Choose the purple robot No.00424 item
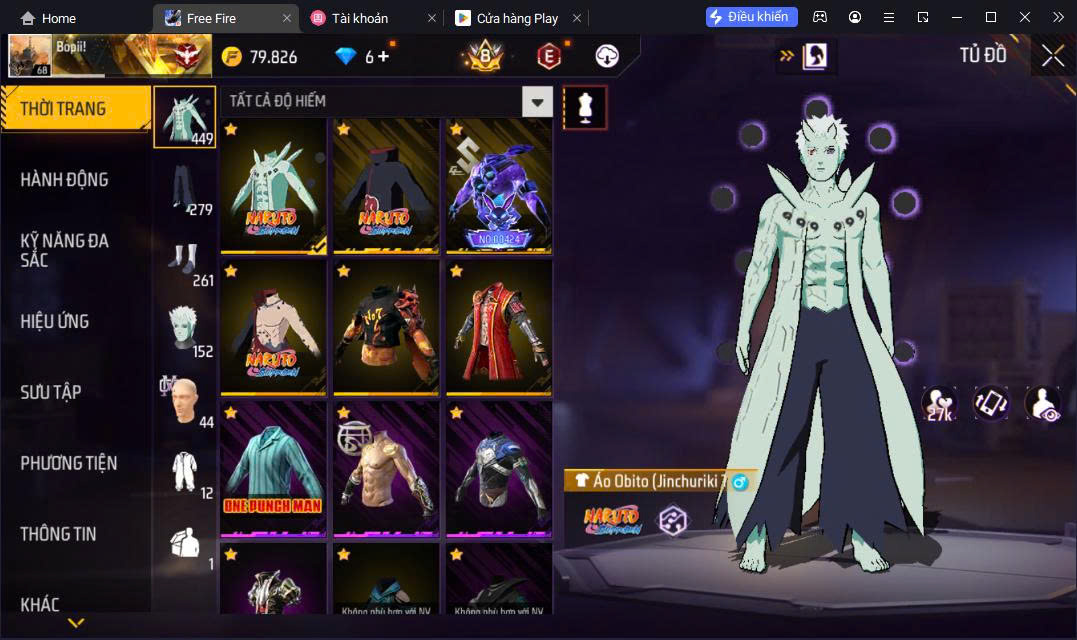Screen dimensions: 1077x640 pyautogui.click(x=498, y=185)
